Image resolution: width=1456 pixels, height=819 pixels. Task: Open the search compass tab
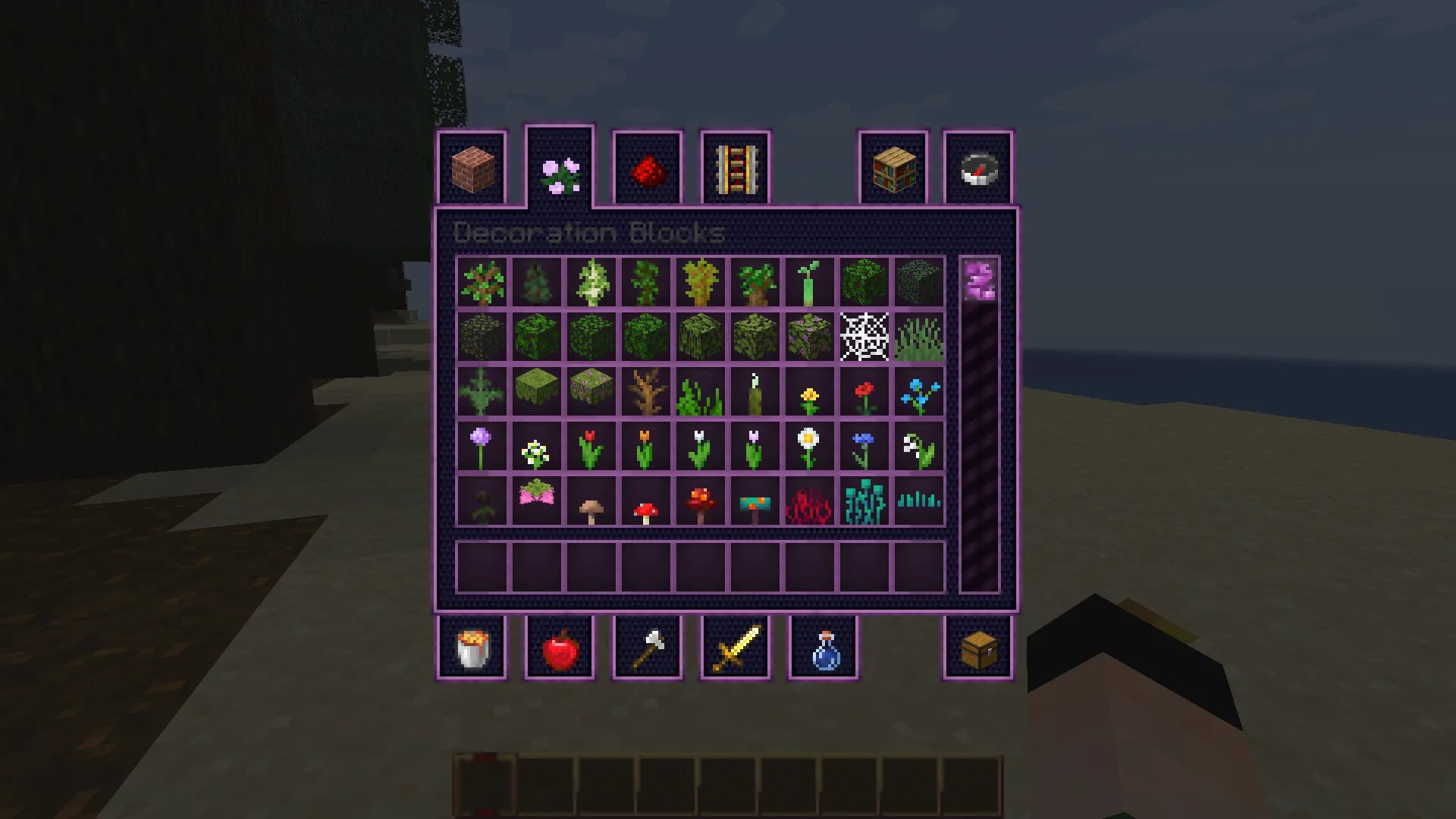pos(977,168)
